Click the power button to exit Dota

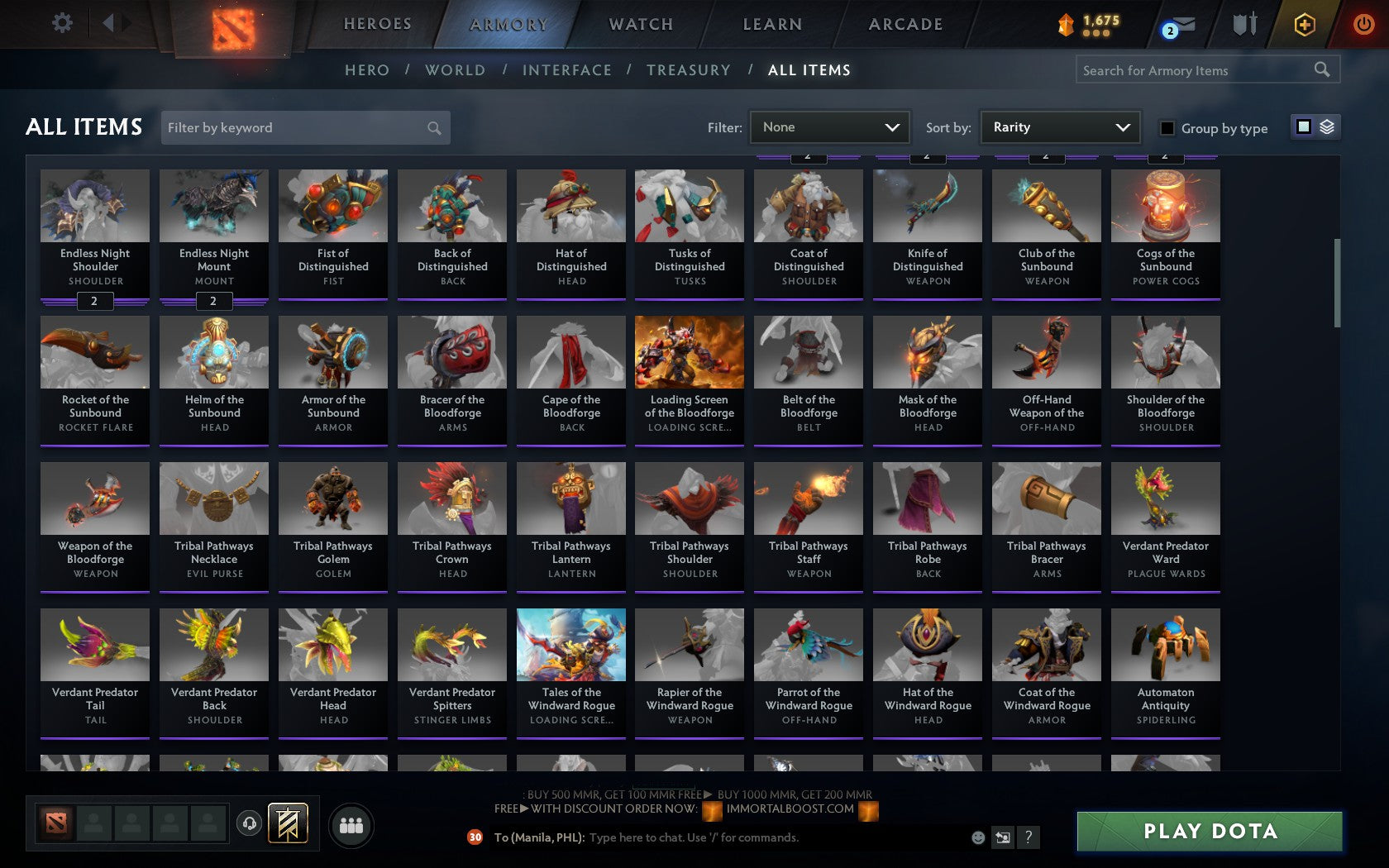[1364, 23]
